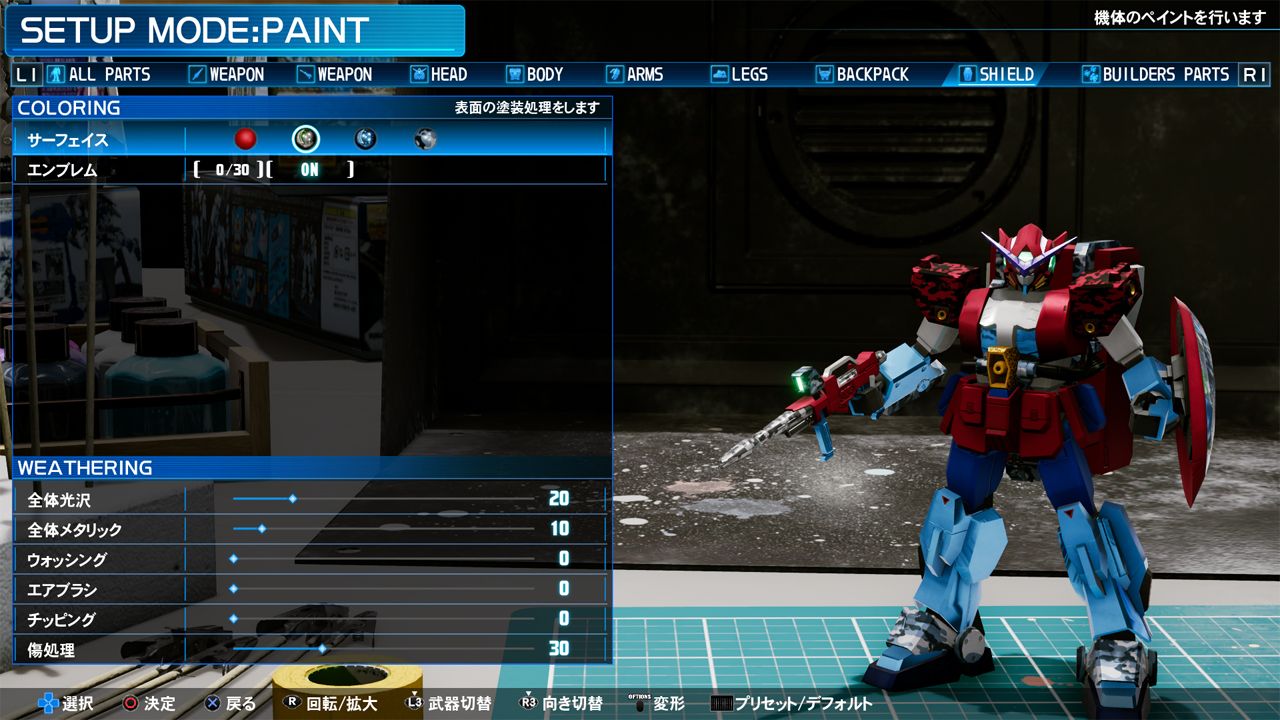The image size is (1280, 720).
Task: Select the currently highlighted サーフェイス sphere
Action: coord(306,139)
